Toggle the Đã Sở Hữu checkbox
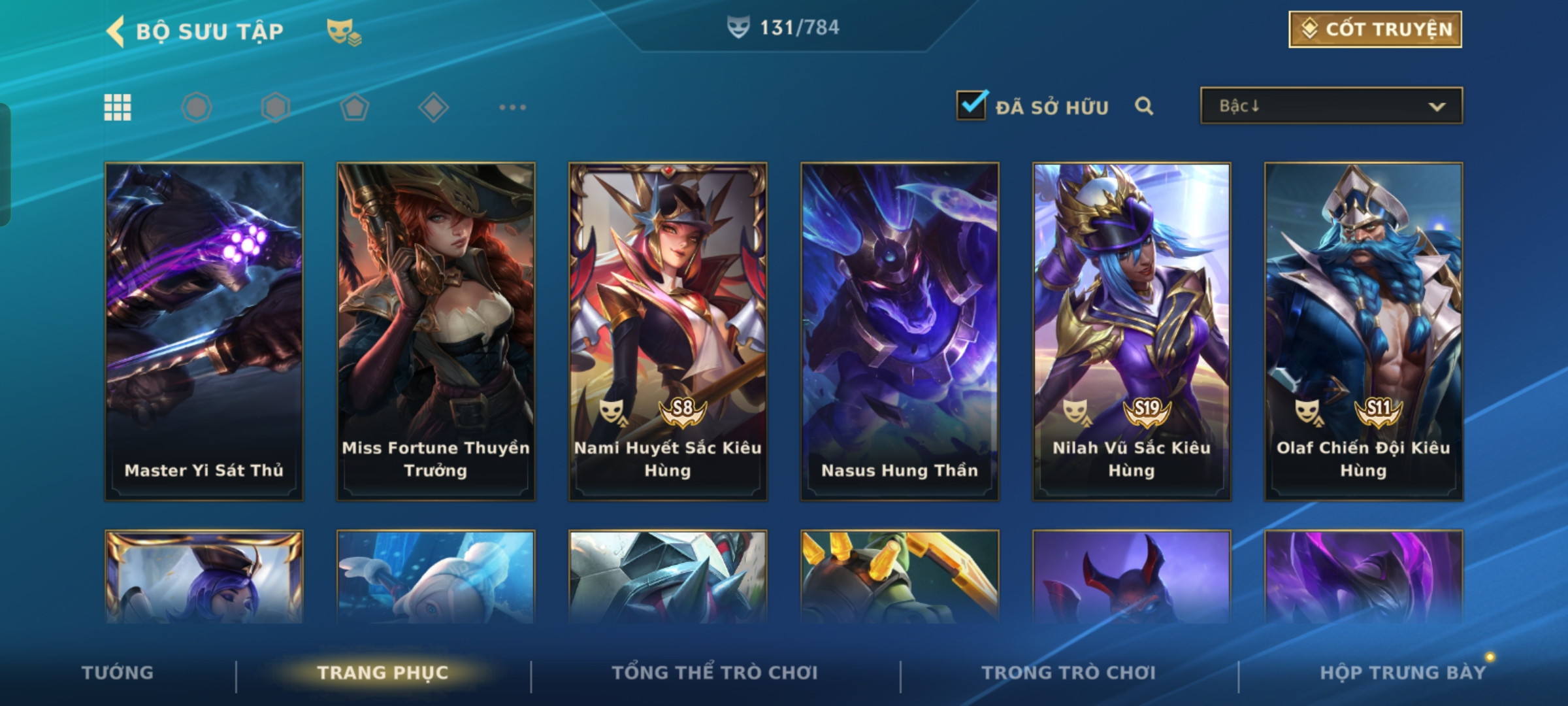Image resolution: width=1568 pixels, height=706 pixels. (x=971, y=106)
